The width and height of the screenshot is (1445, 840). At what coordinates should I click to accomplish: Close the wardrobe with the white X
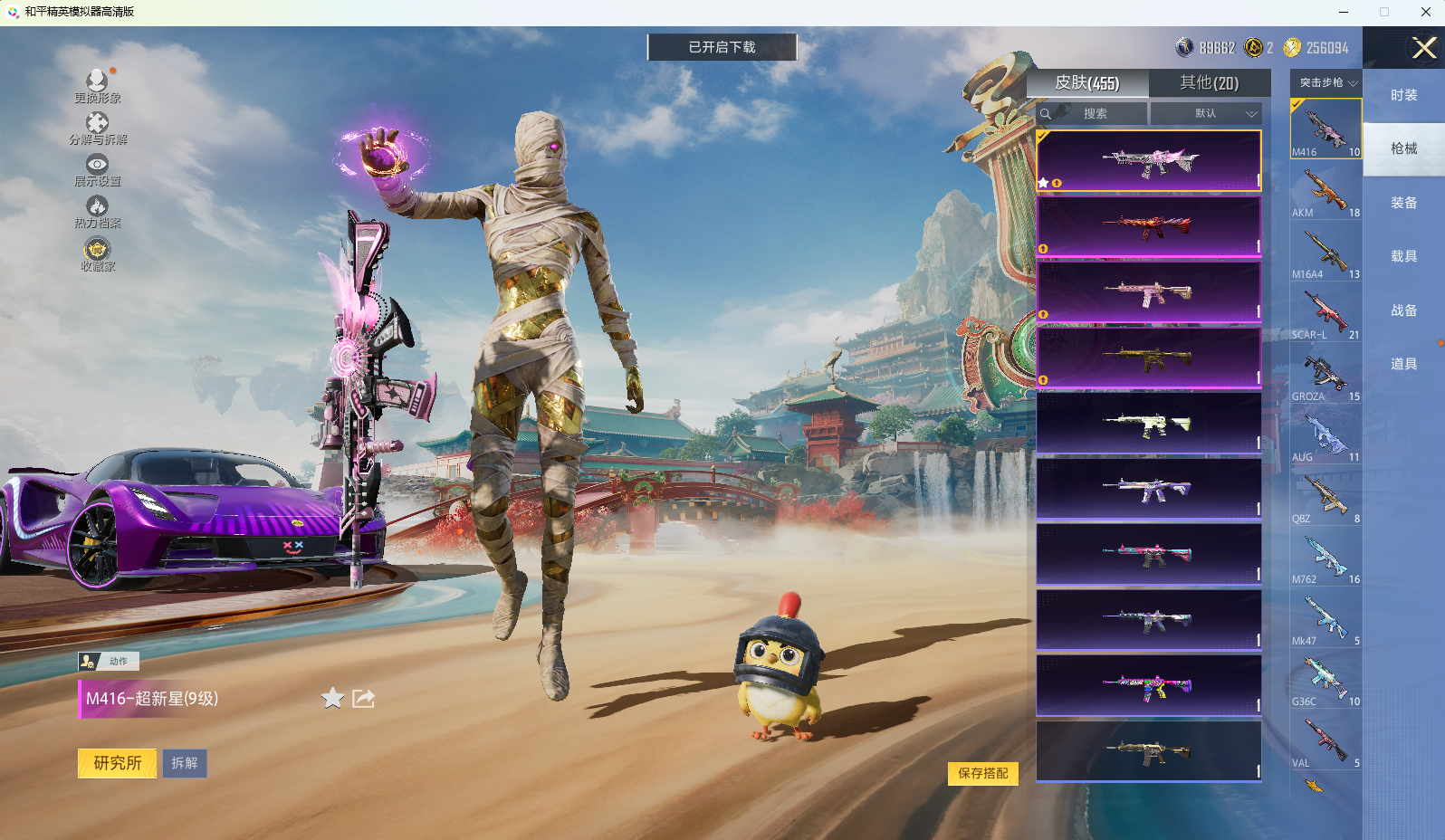(1424, 47)
